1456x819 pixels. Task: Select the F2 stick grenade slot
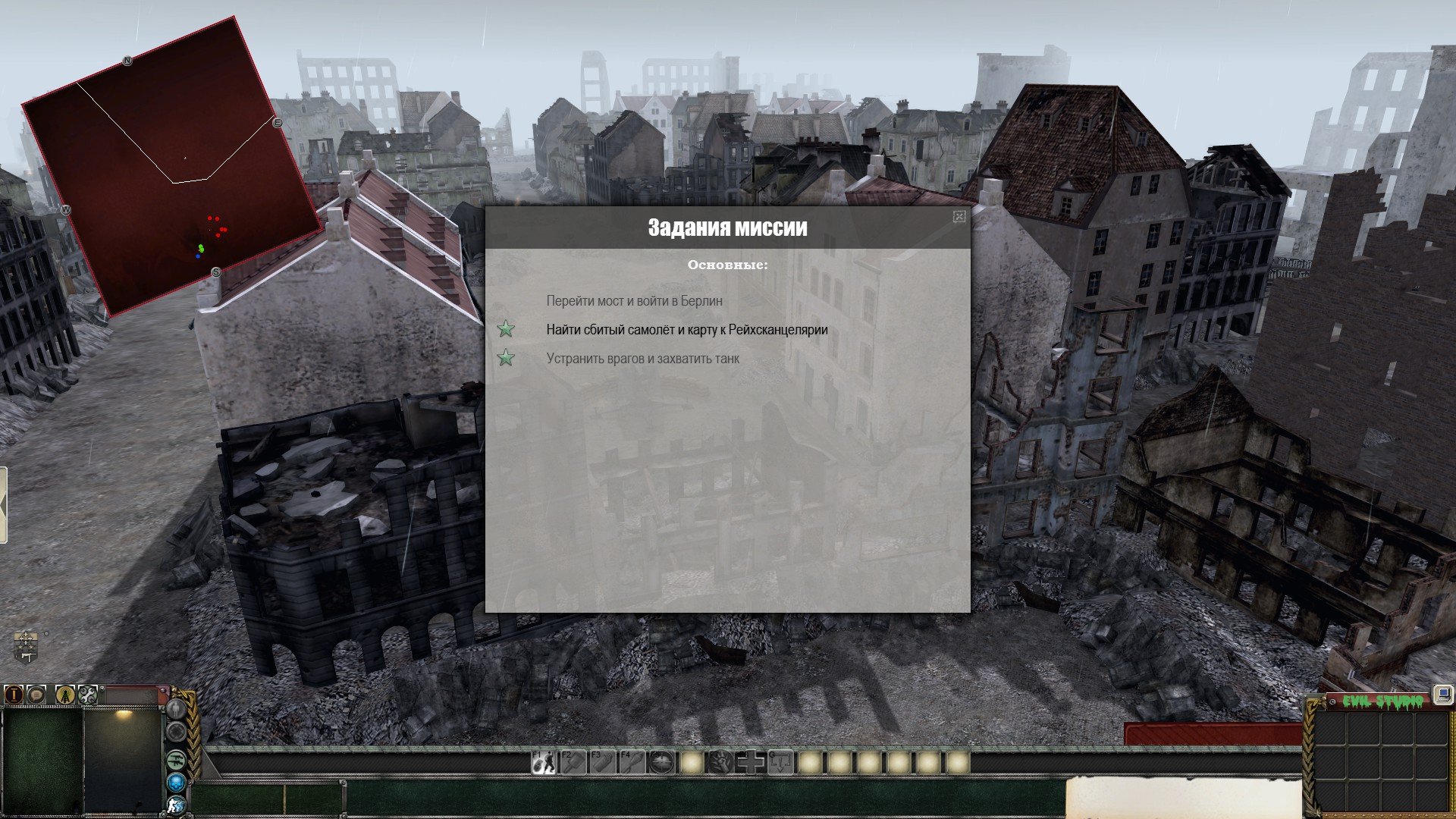click(x=573, y=762)
